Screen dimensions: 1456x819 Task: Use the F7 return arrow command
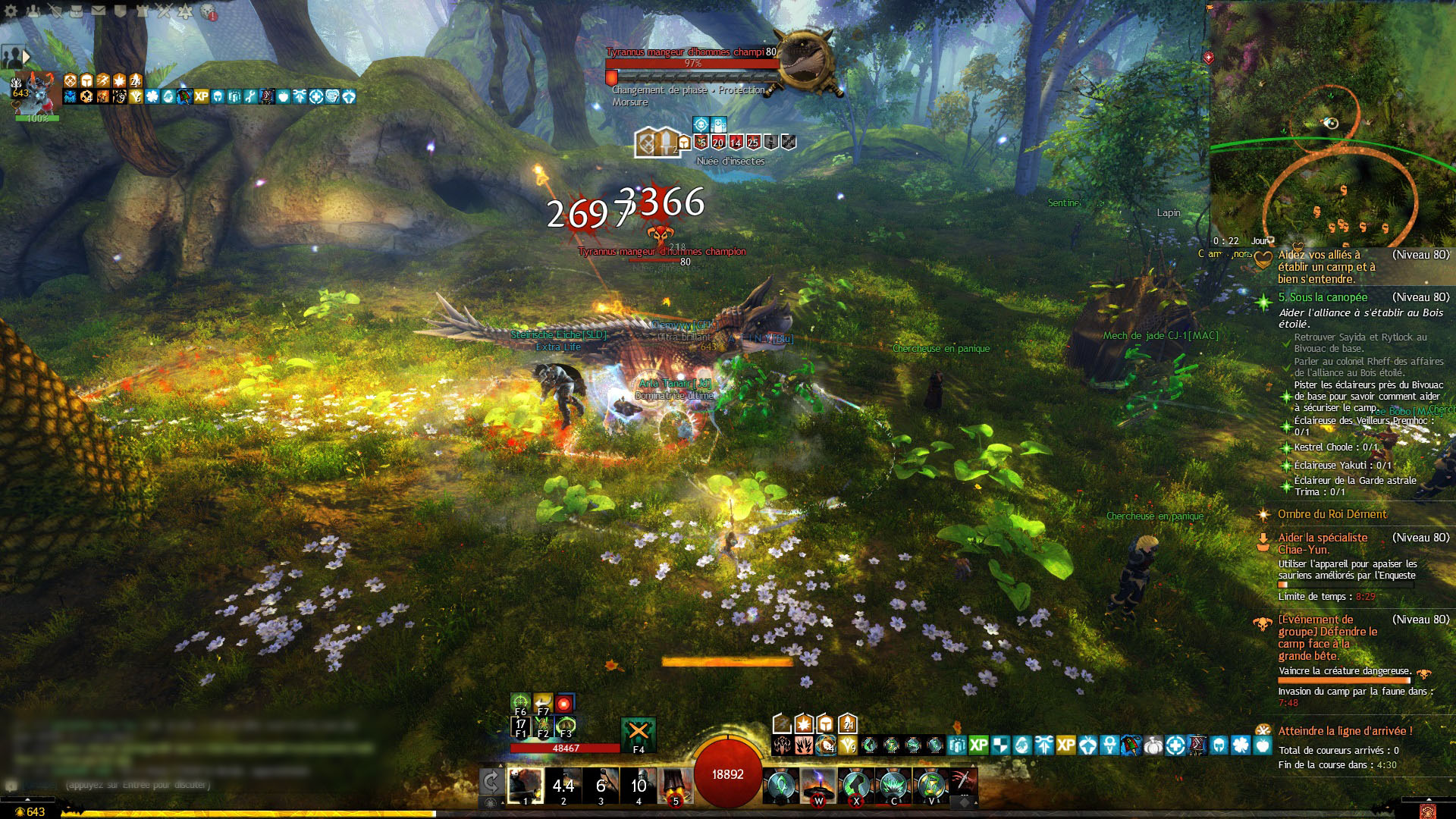pos(543,702)
